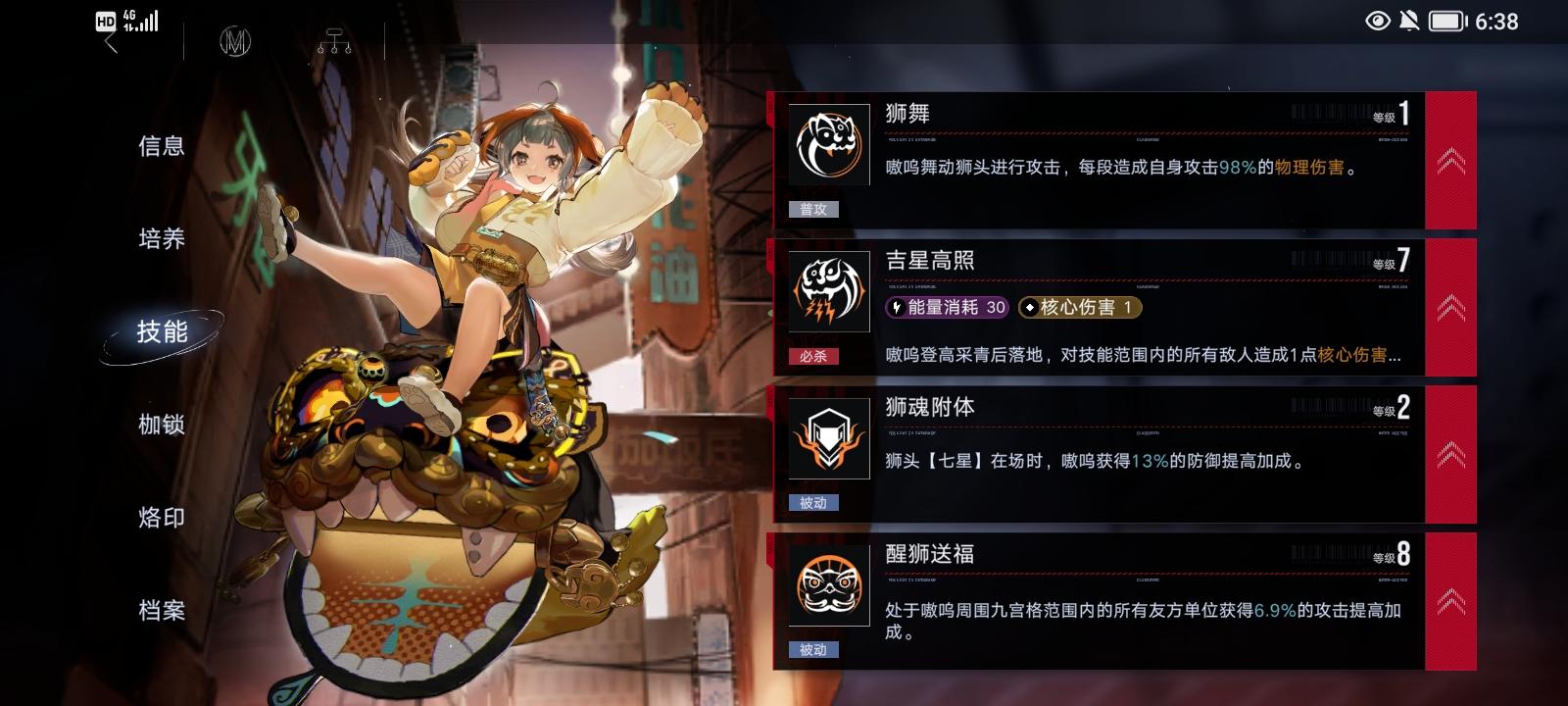Viewport: 1568px width, 706px height.
Task: Open the character network diagram icon at top
Action: [x=336, y=38]
